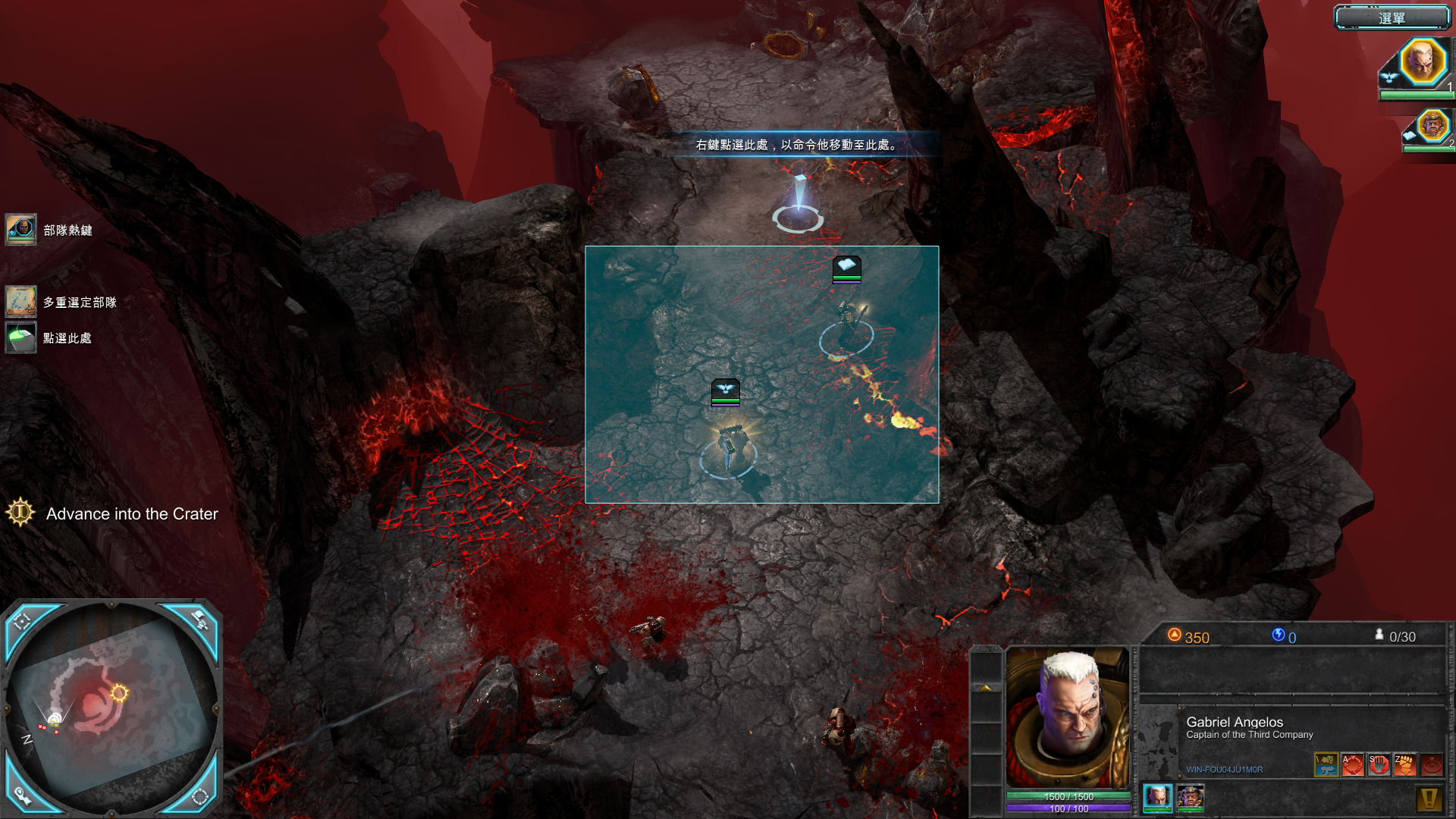Click the 點選此處 mouse hint icon
This screenshot has height=819, width=1456.
click(x=20, y=337)
